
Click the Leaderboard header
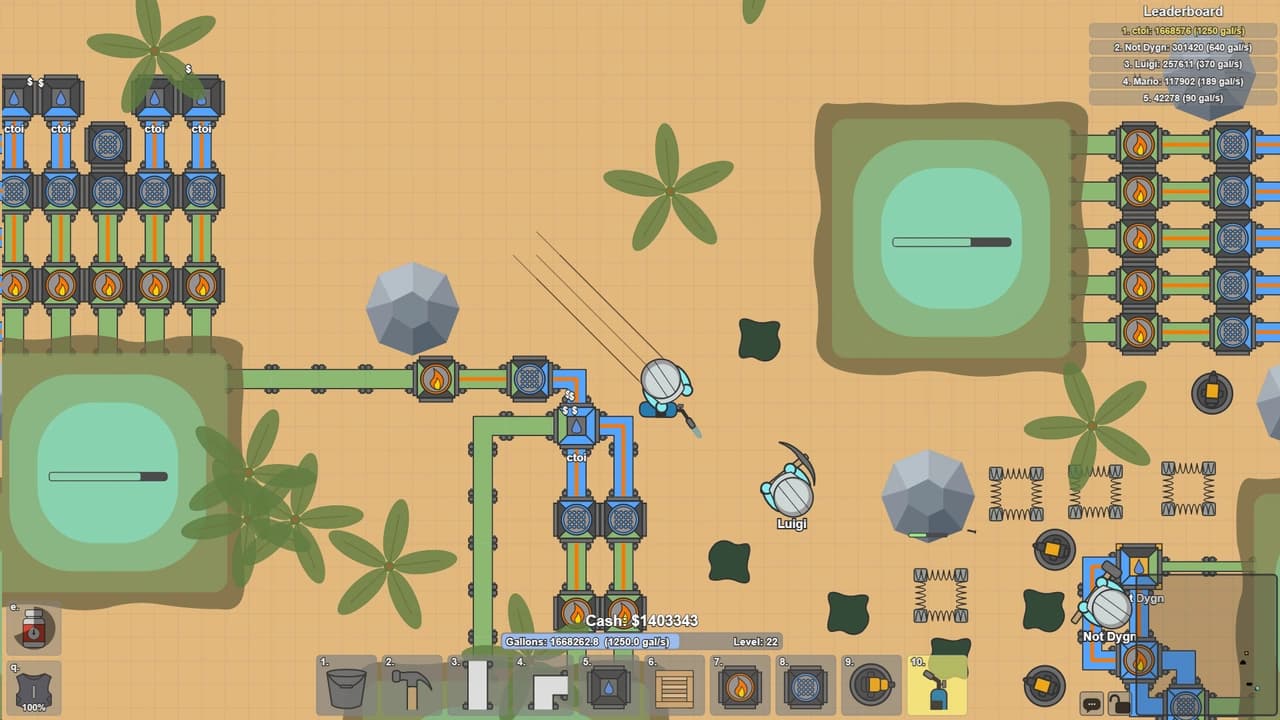pos(1181,10)
